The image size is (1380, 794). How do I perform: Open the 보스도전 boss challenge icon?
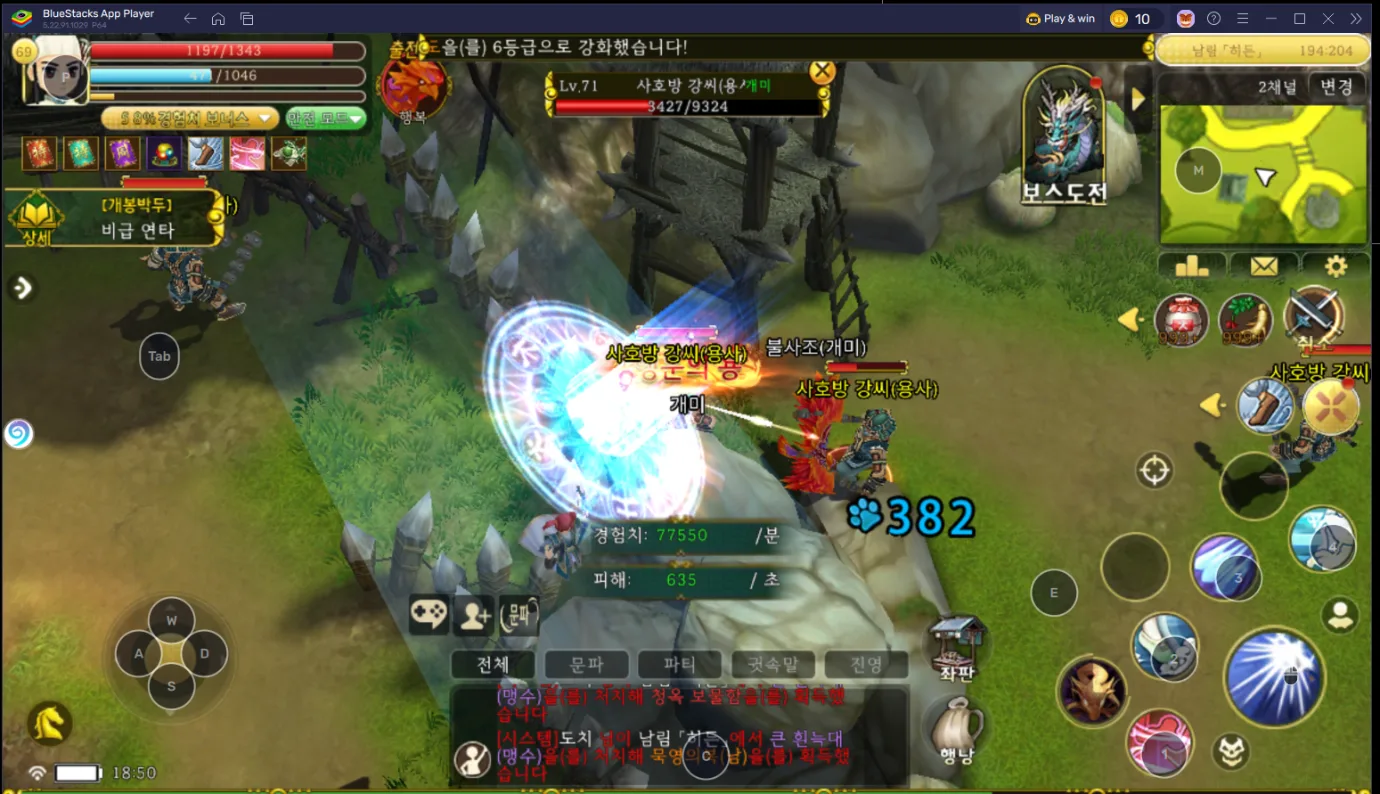1063,138
